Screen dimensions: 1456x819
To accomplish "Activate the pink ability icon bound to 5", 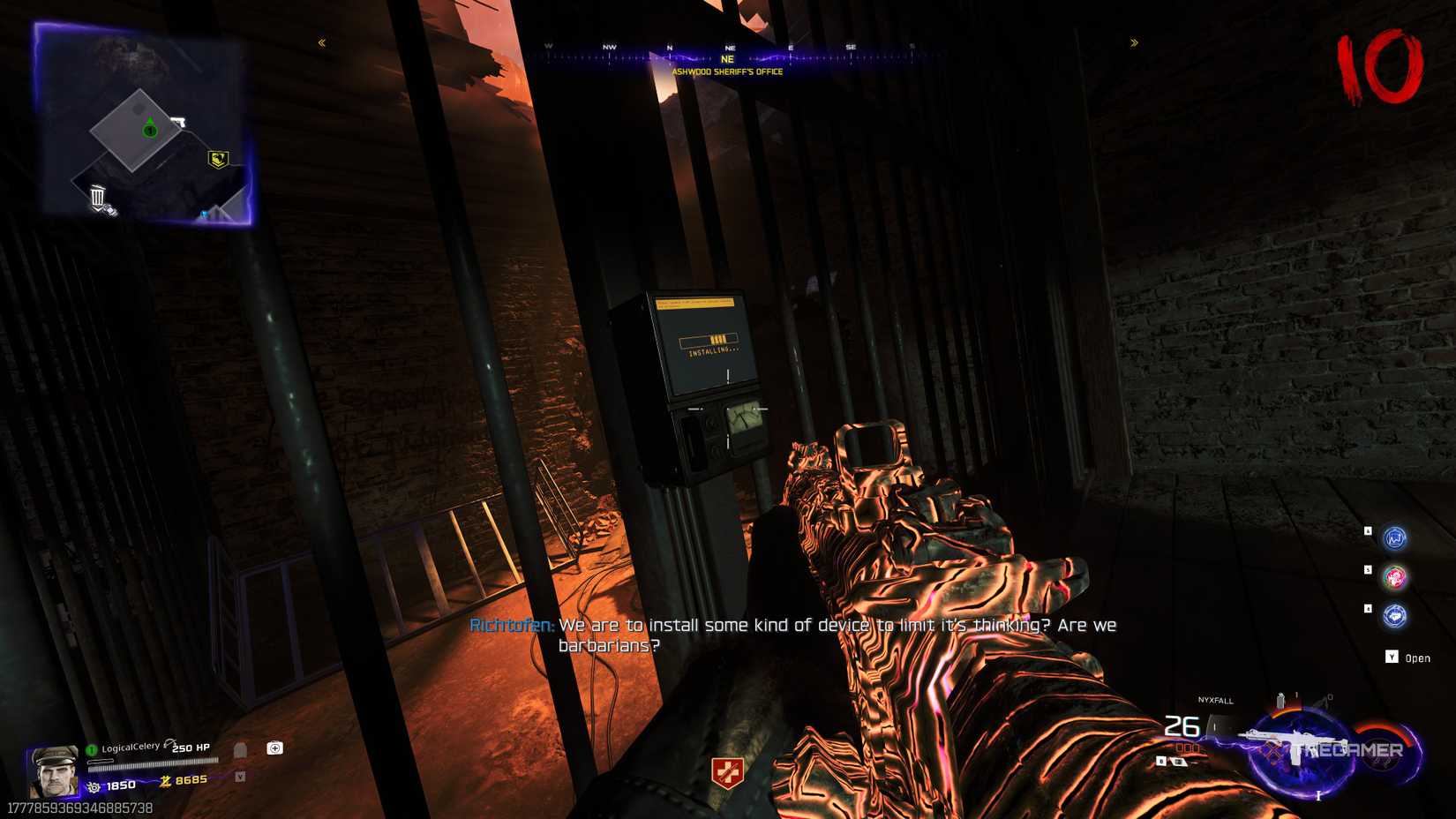I will [1396, 579].
